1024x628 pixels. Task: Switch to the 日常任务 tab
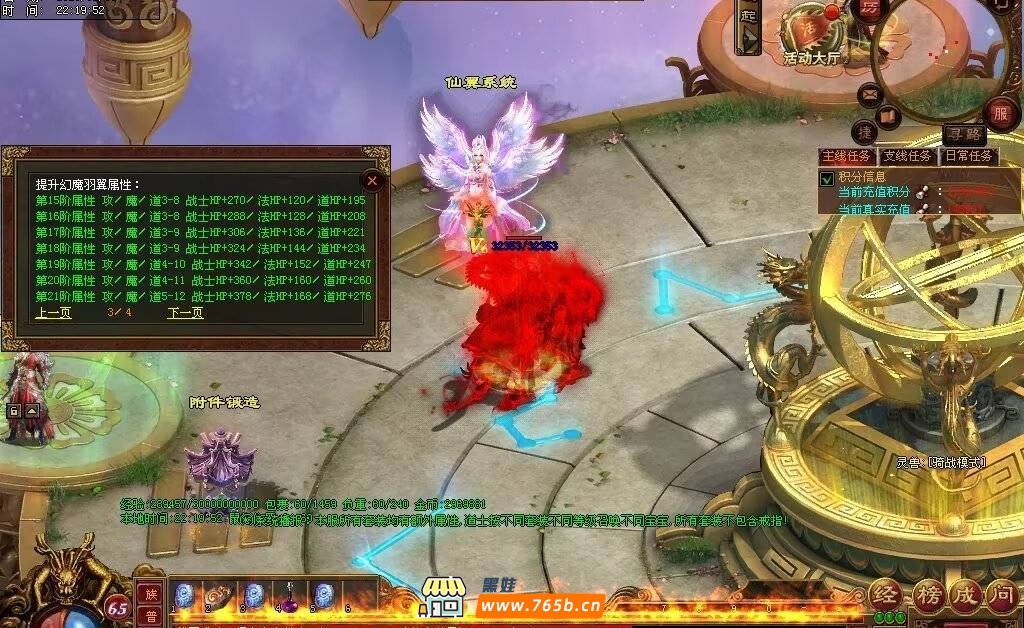click(969, 157)
